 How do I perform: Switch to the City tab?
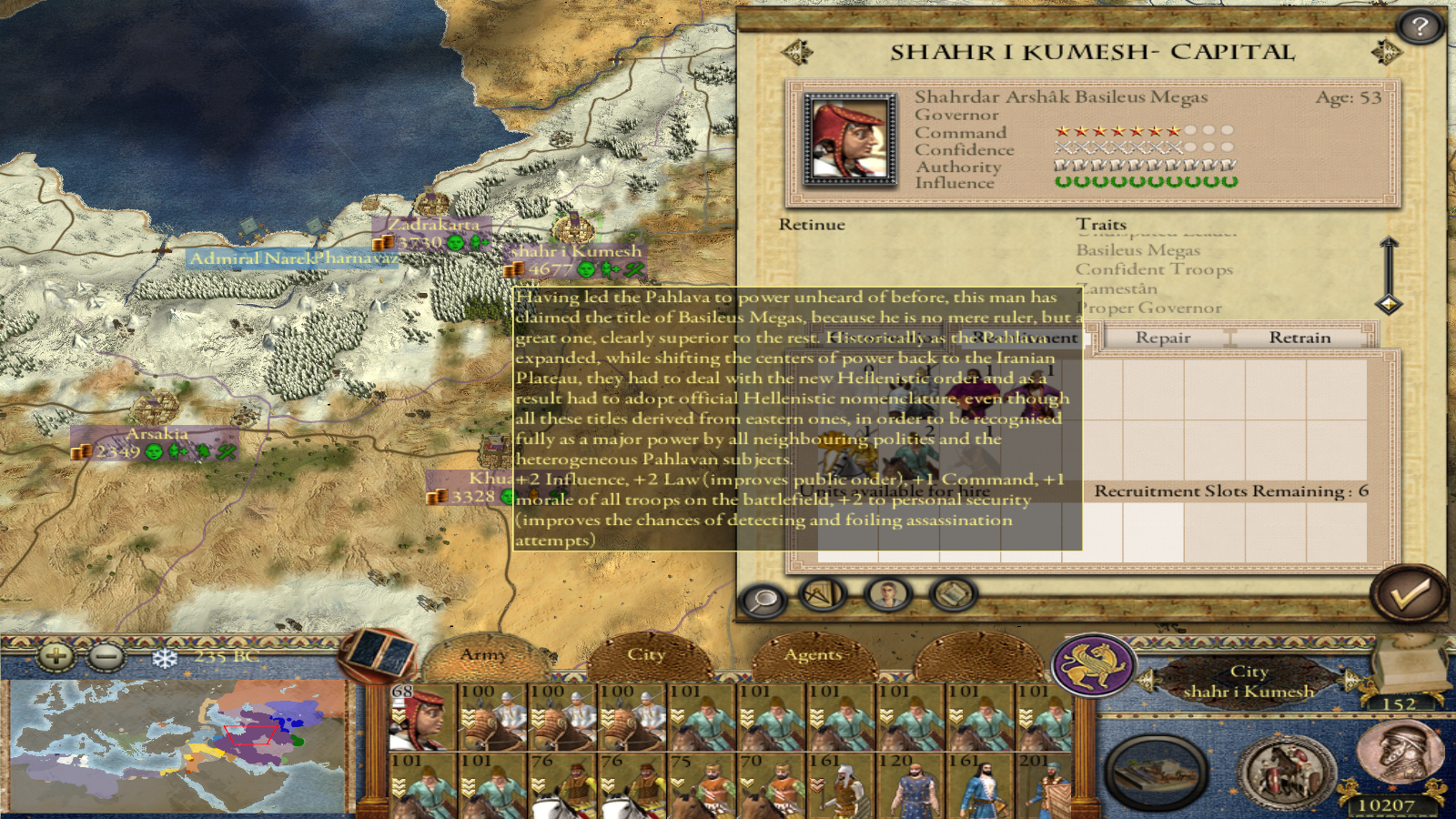click(646, 654)
